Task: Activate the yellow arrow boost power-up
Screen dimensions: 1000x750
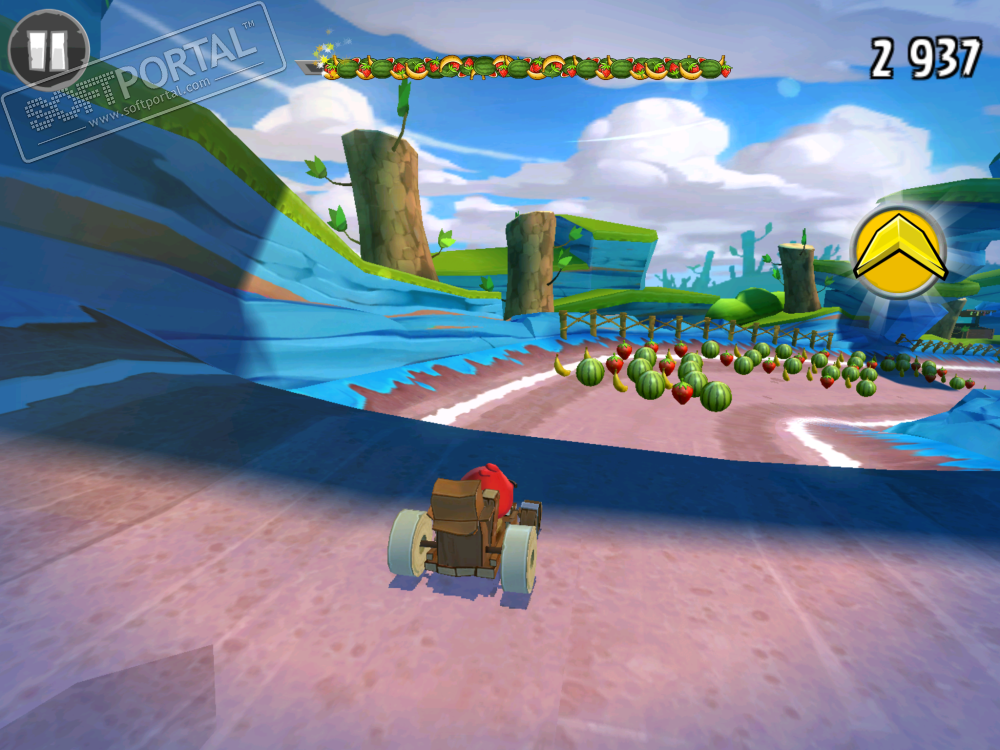Action: [x=899, y=252]
